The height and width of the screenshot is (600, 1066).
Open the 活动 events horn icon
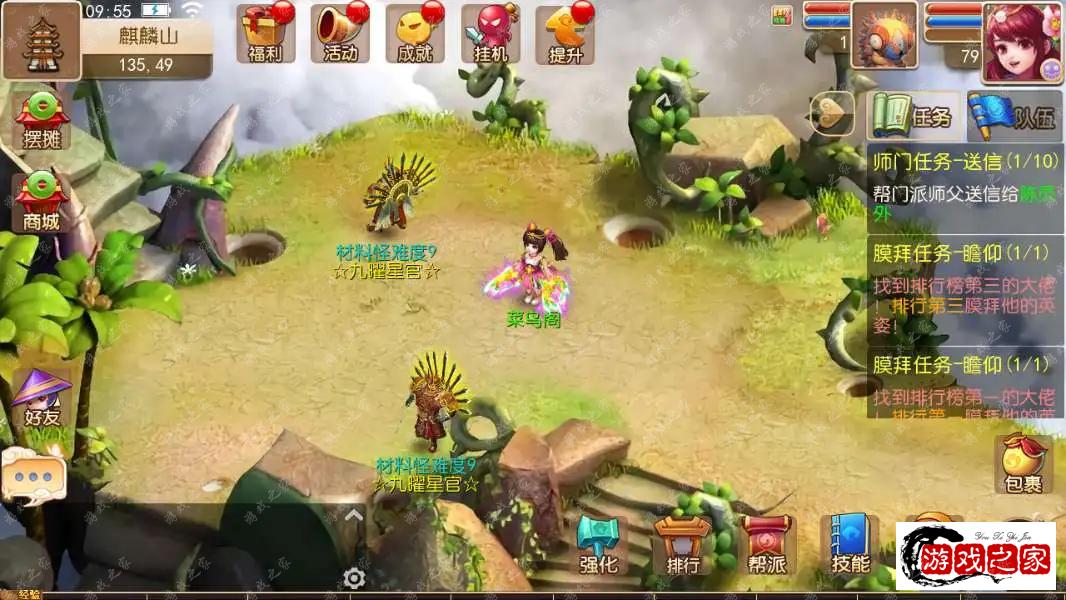(x=341, y=33)
